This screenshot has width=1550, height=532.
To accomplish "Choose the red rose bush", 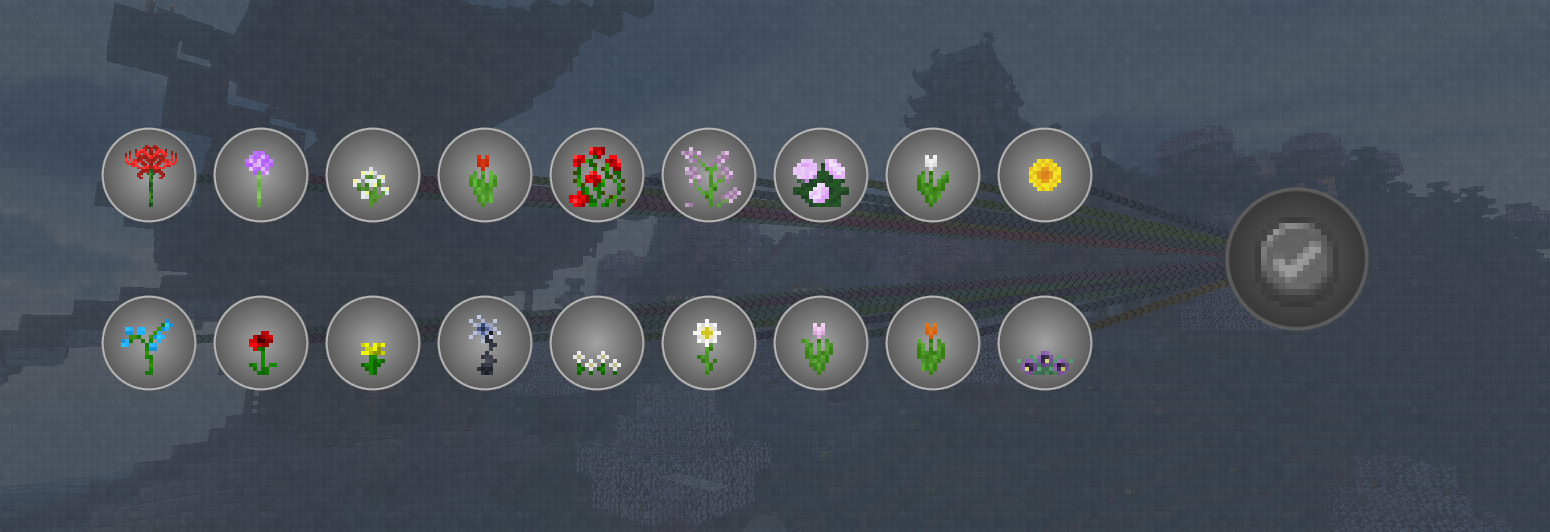I will [597, 175].
